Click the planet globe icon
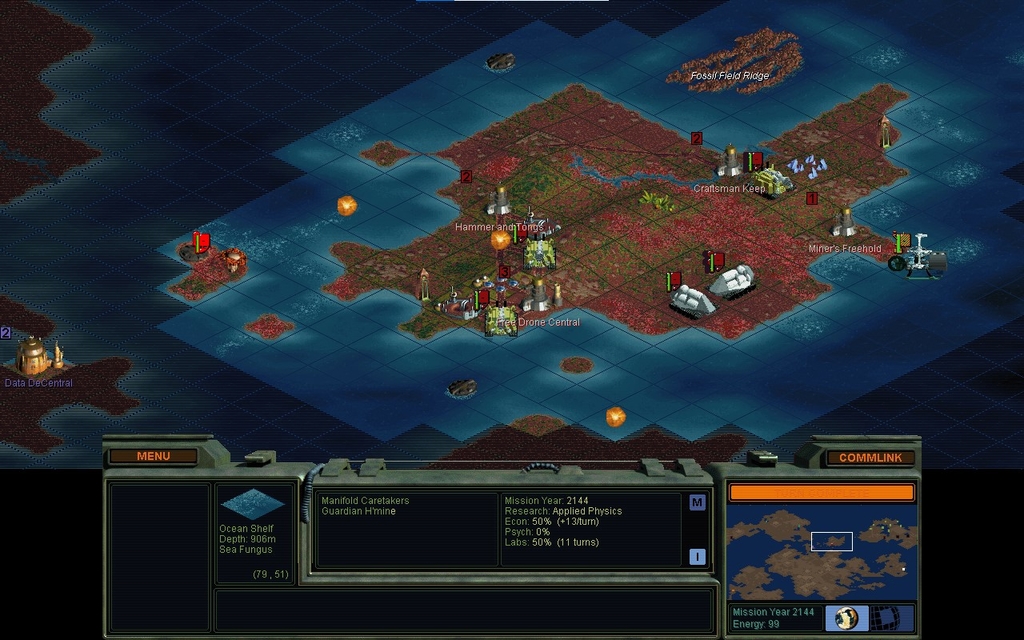 (847, 617)
